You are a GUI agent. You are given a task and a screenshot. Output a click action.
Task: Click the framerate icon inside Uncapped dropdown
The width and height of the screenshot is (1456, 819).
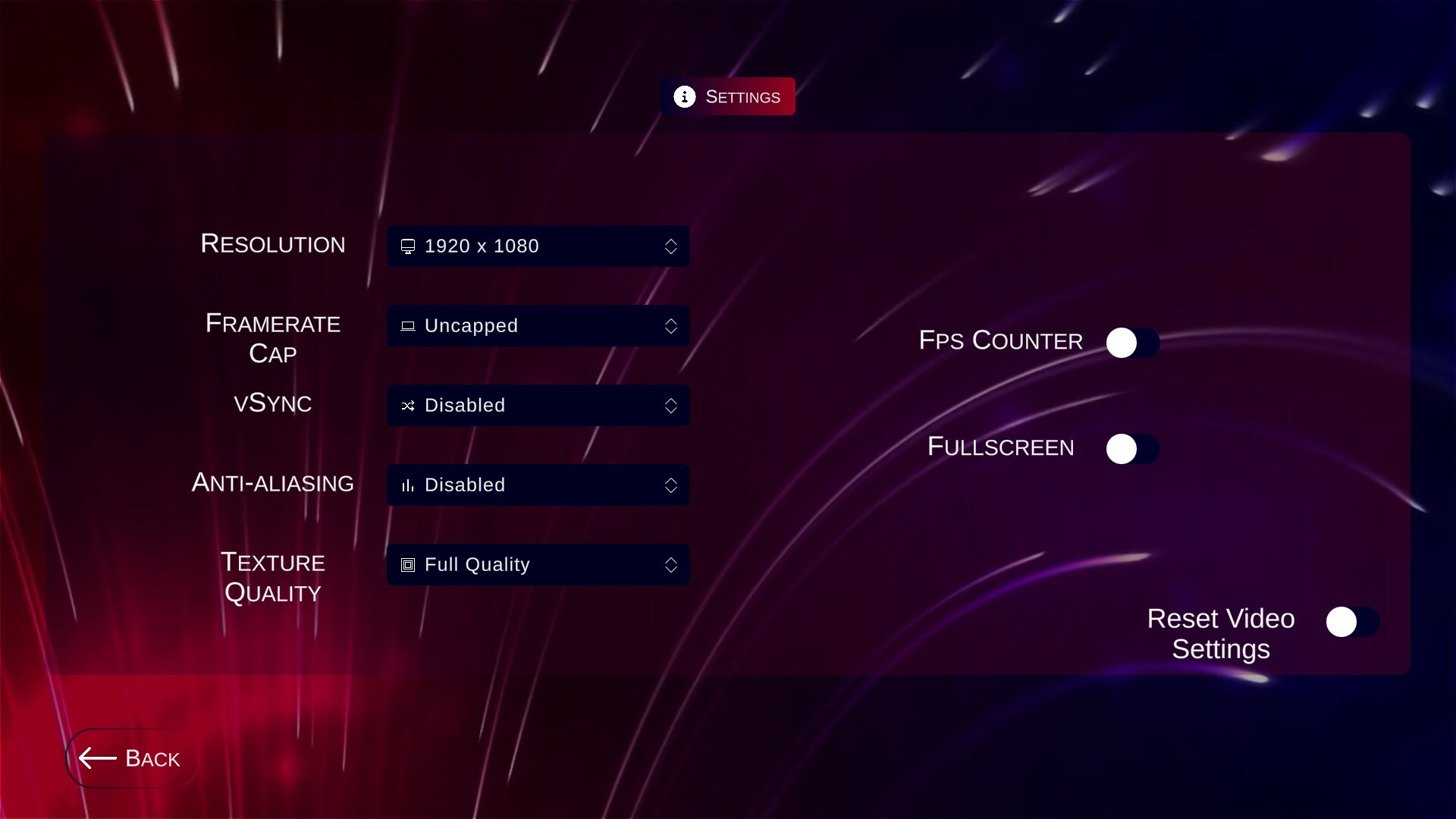pos(408,326)
